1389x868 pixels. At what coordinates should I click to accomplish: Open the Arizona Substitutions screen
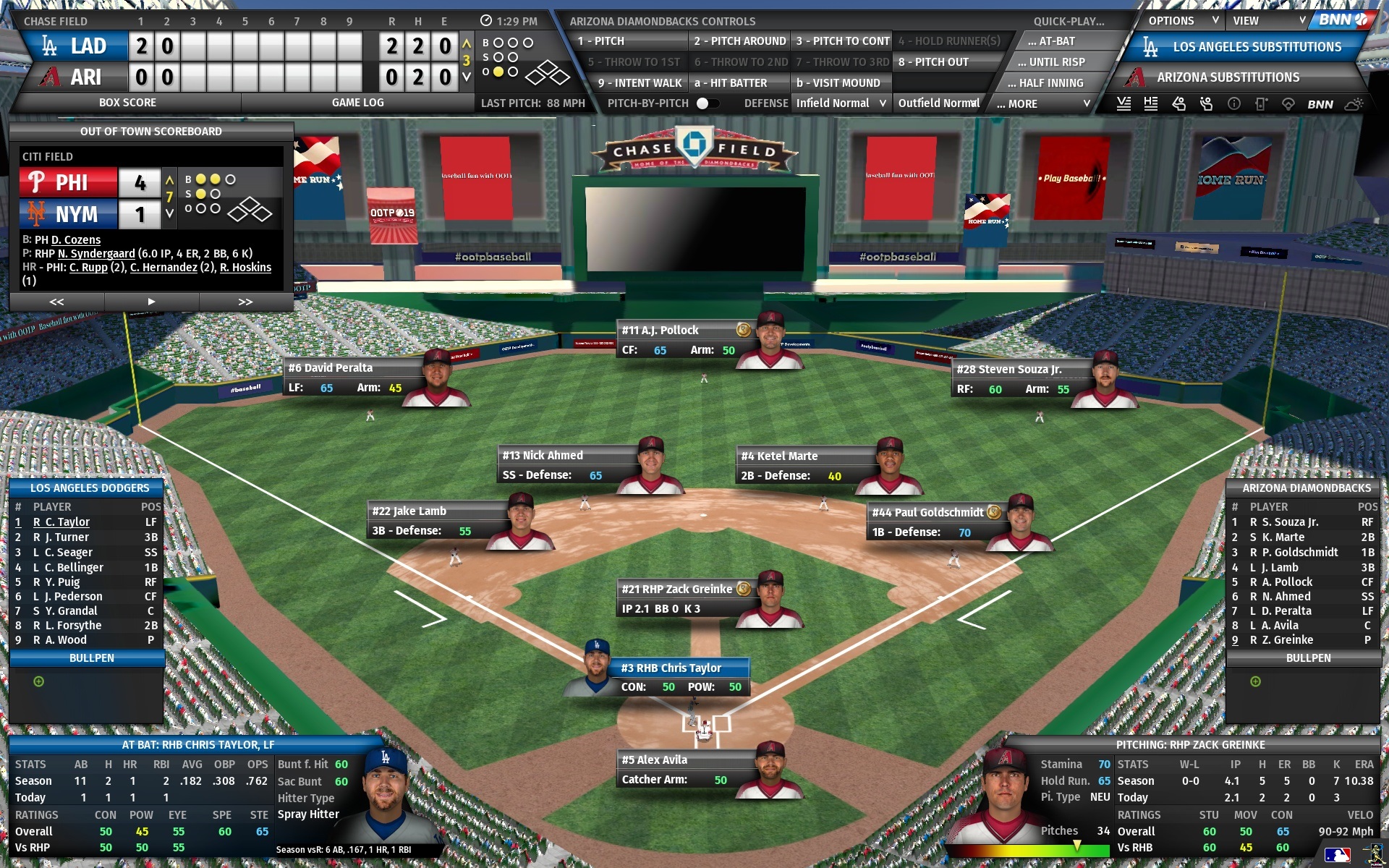coord(1230,77)
